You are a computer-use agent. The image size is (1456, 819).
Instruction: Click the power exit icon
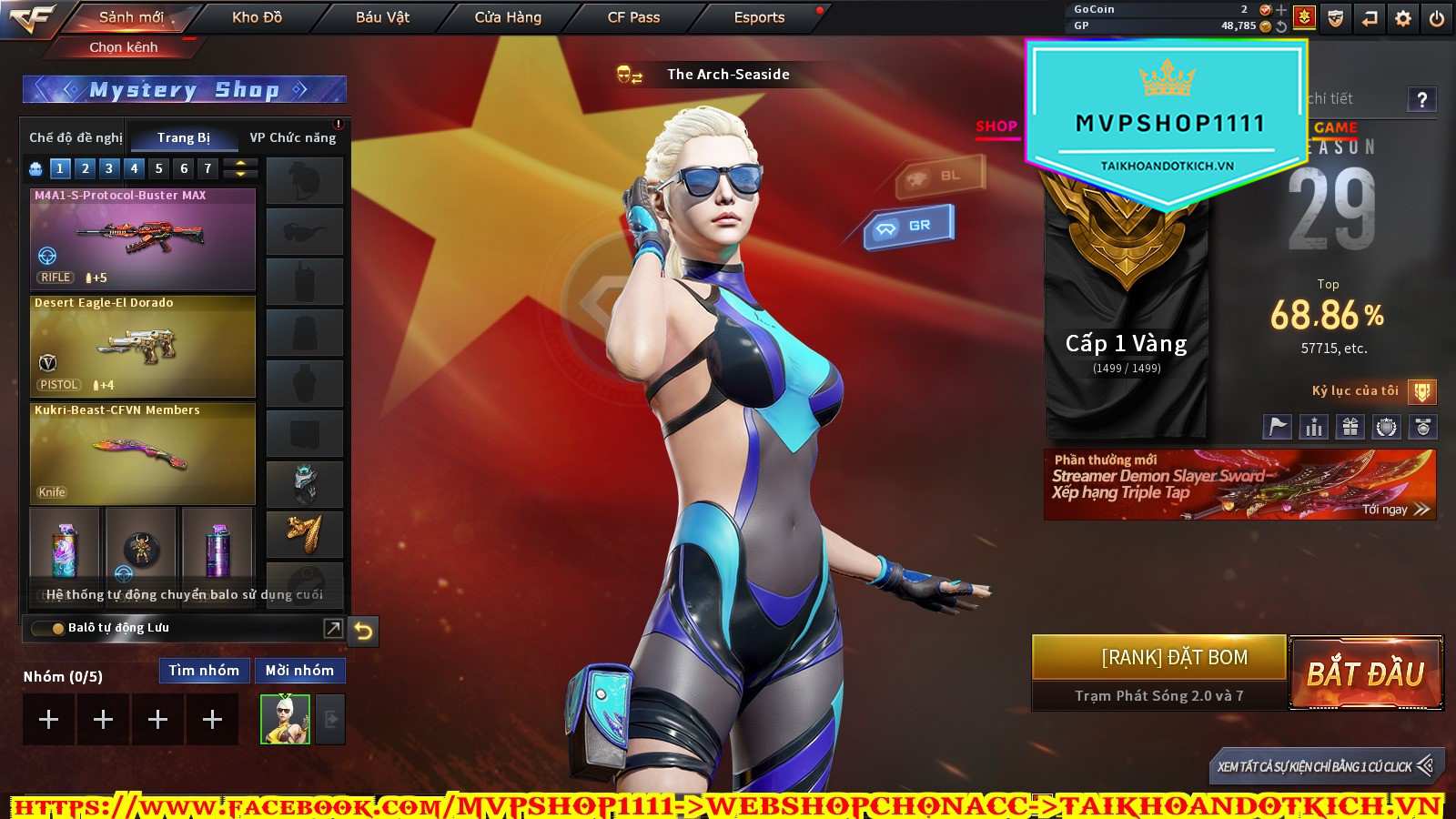click(x=1437, y=18)
